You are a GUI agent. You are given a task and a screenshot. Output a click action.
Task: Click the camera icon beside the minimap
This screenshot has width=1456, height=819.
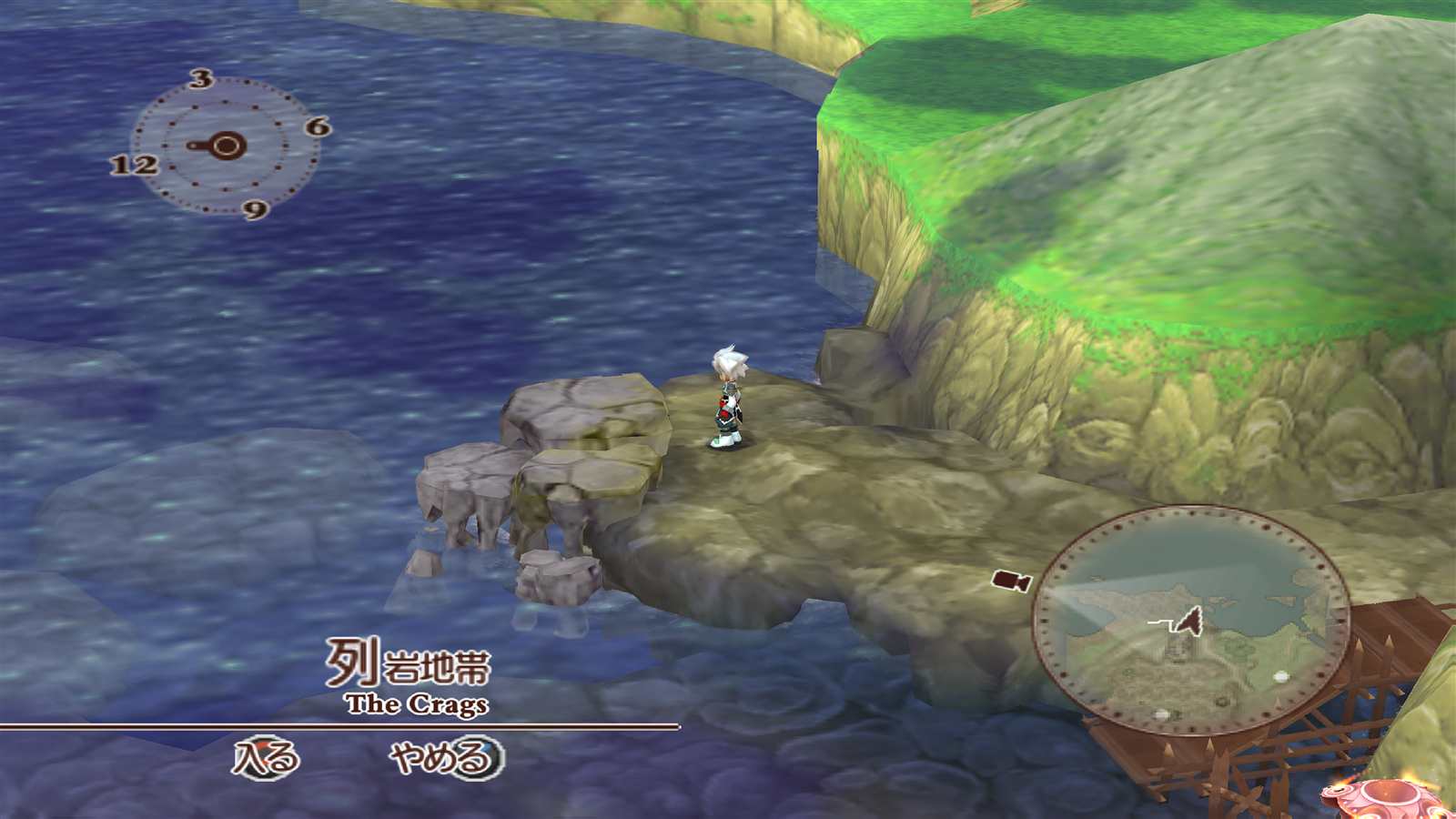coord(1011,581)
